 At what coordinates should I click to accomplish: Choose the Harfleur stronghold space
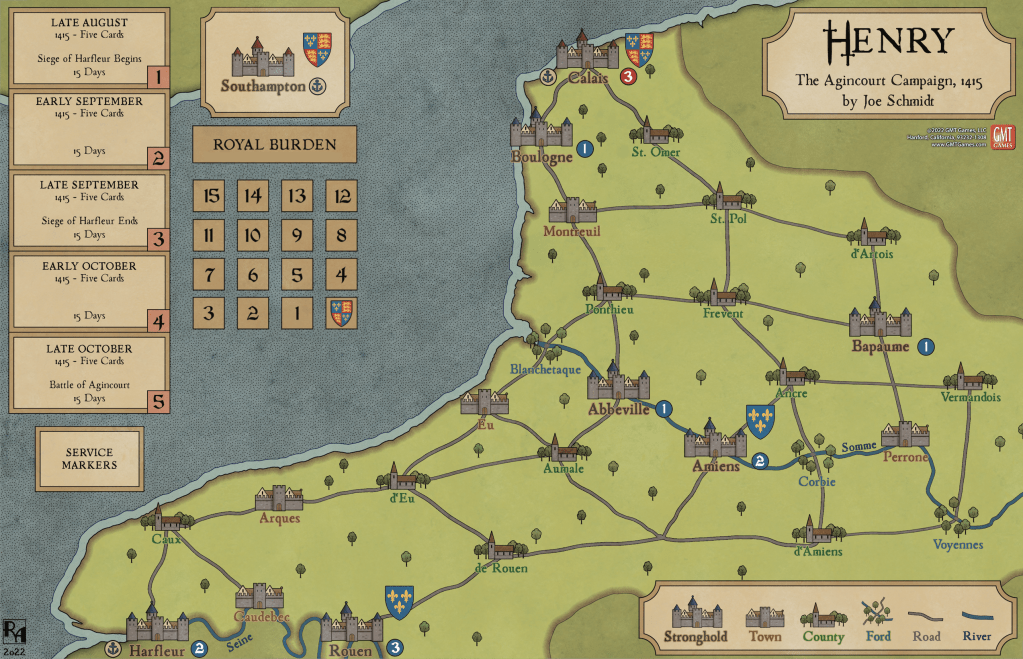(156, 626)
